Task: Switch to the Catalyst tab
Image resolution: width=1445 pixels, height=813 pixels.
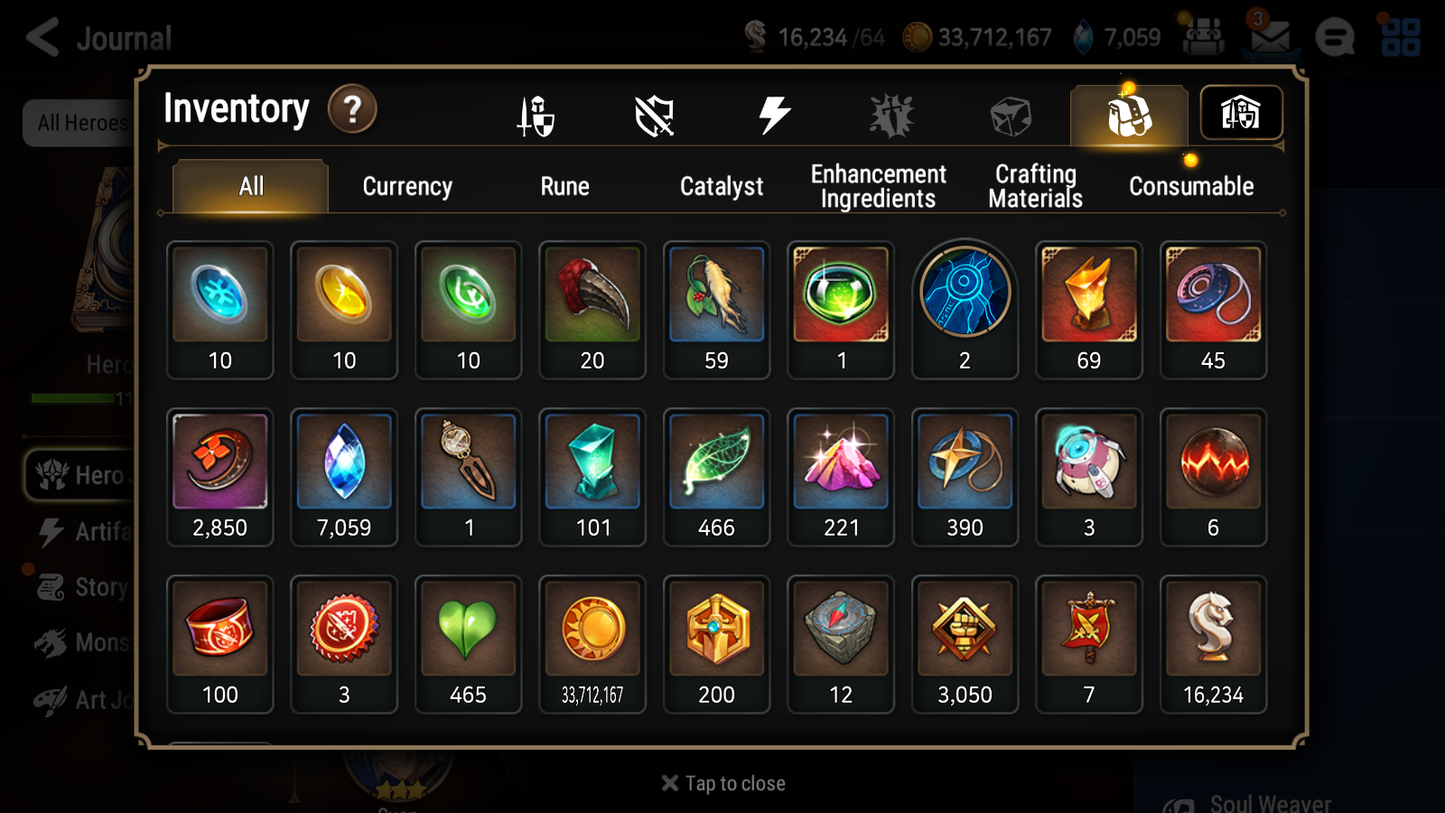Action: click(721, 185)
